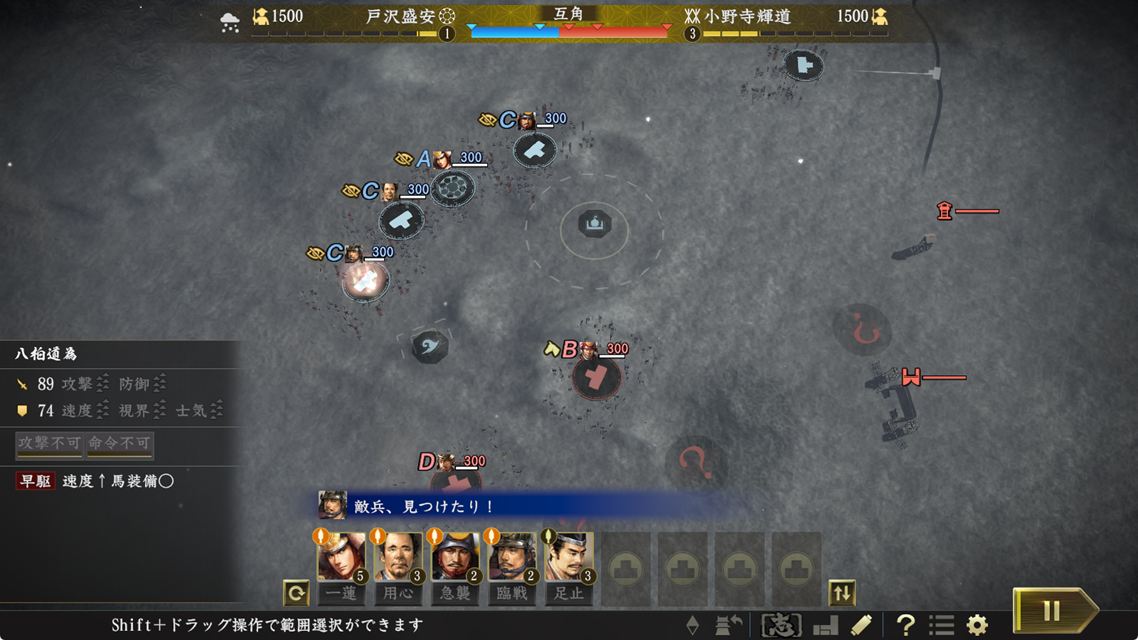Click the pencil edit icon
This screenshot has width=1138, height=640.
tap(861, 626)
